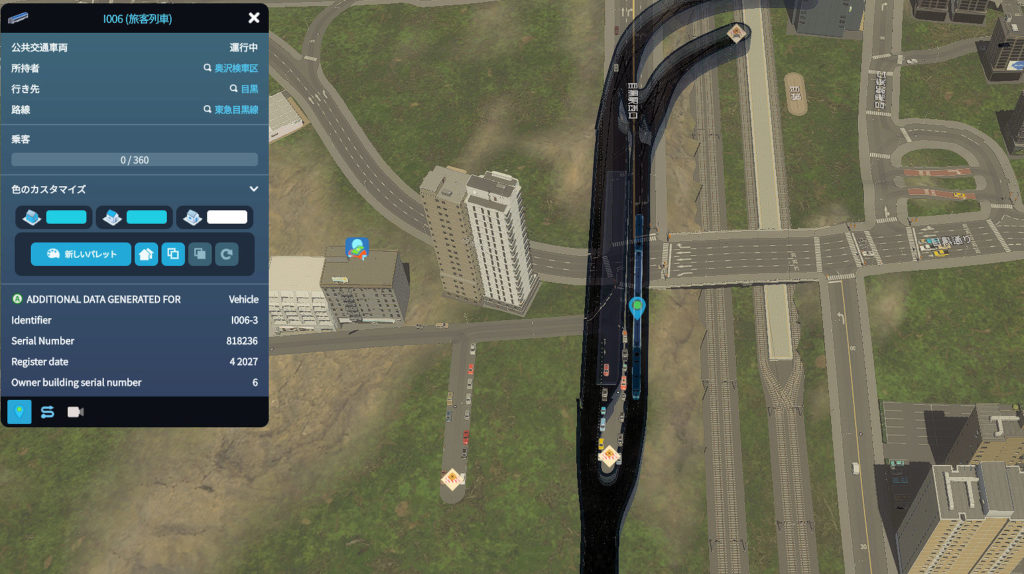Toggle the location pin button in the panel footer
This screenshot has height=574, width=1024.
coord(19,412)
